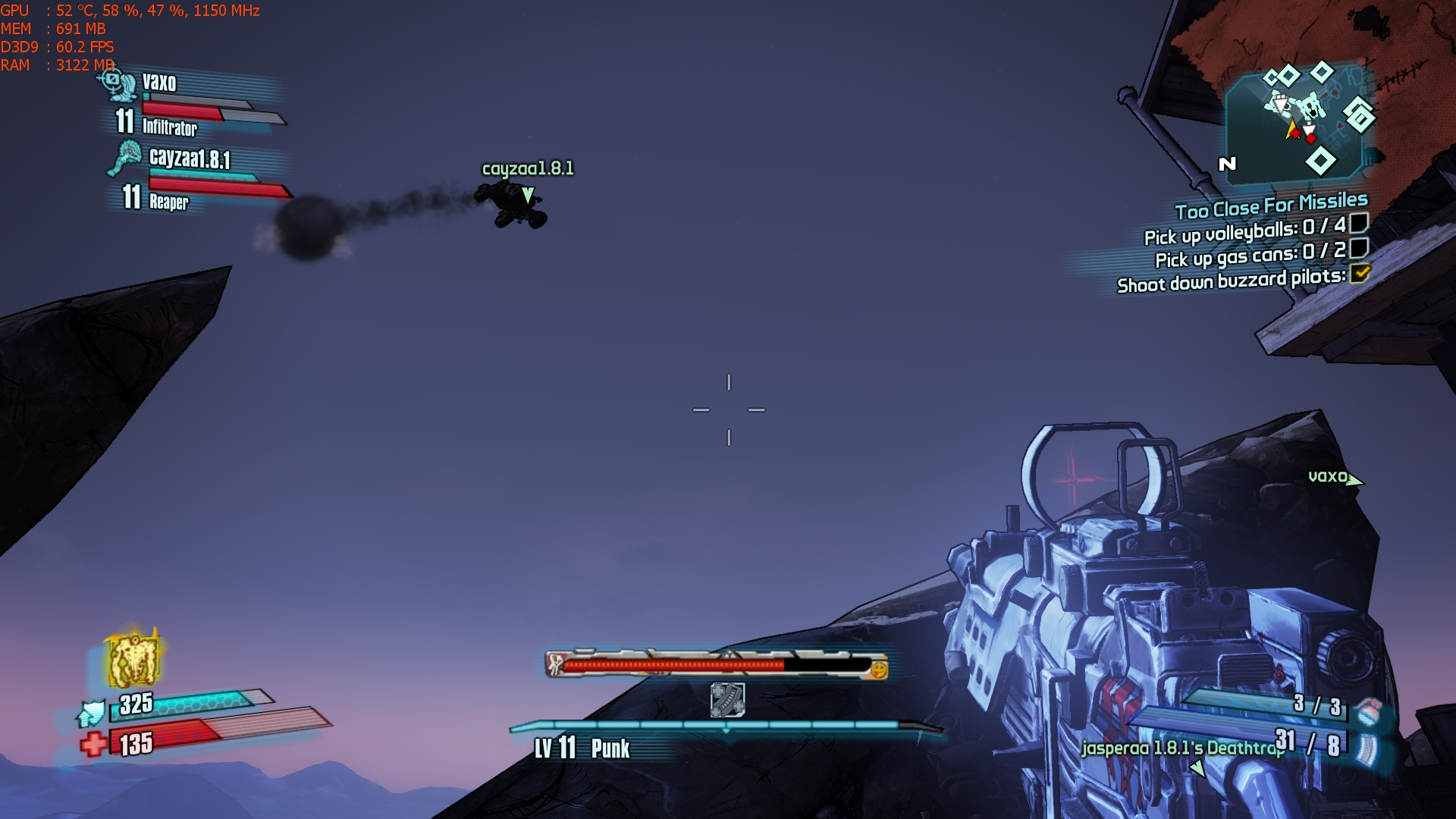Select cayzaa1.8.1's Reaper party portrait

tap(125, 158)
